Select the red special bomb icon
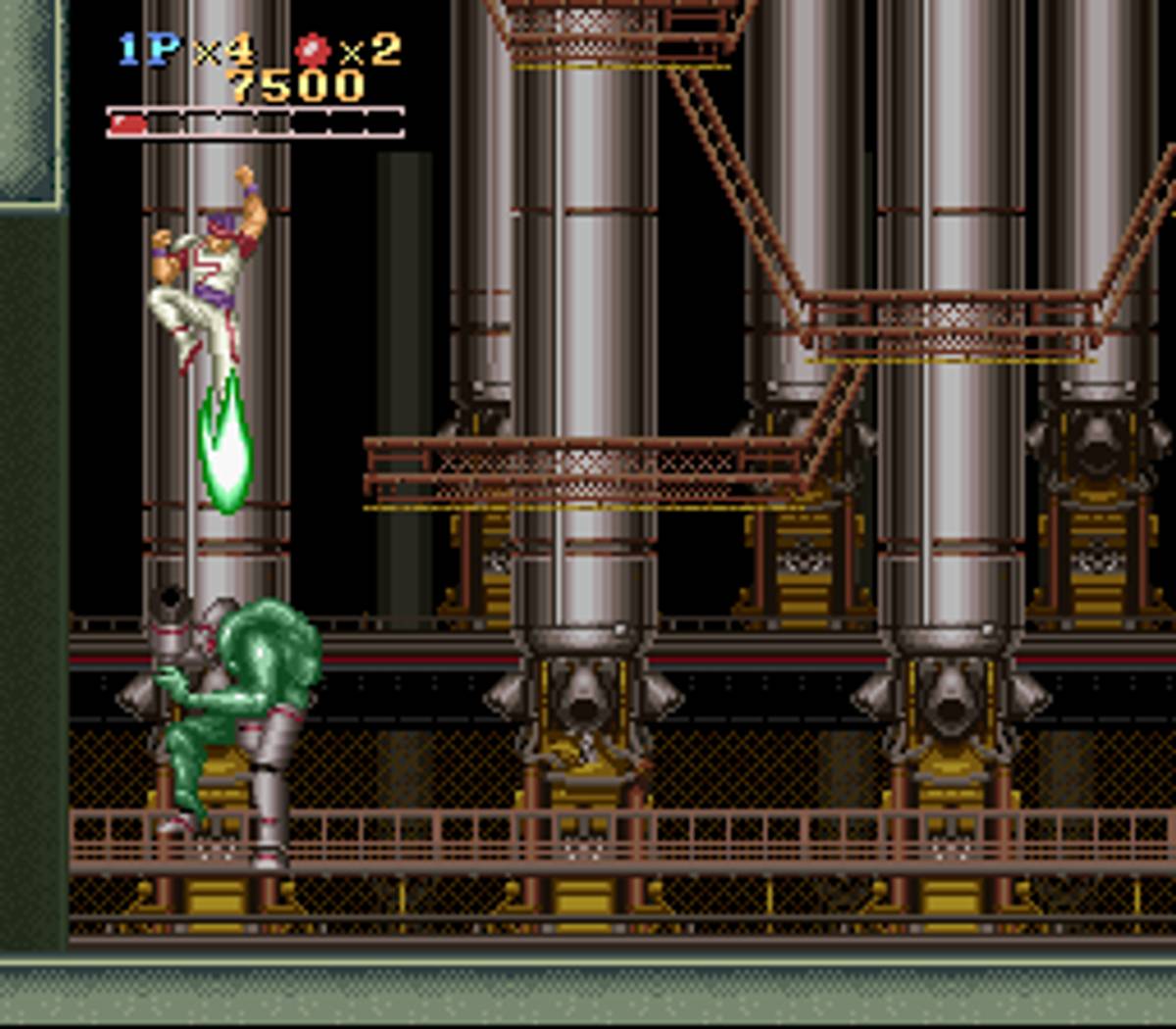The width and height of the screenshot is (1176, 1029). [x=313, y=49]
